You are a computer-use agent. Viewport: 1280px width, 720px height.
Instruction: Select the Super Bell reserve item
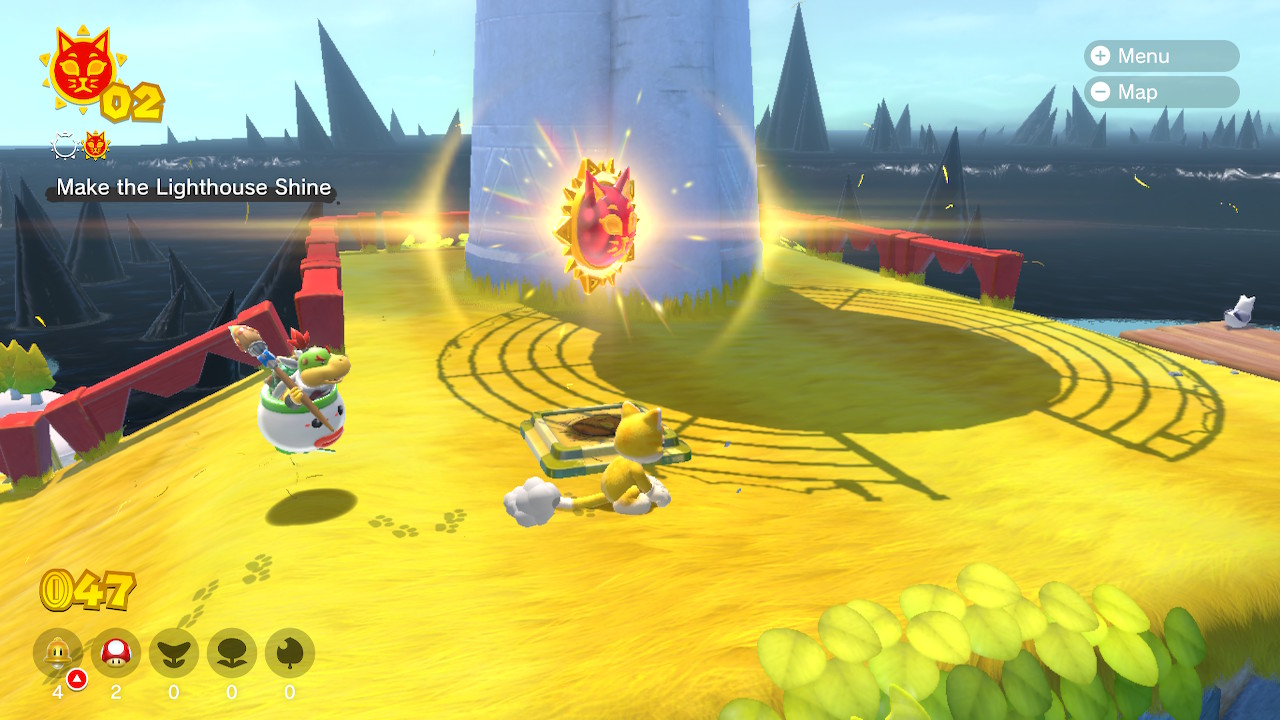(x=58, y=654)
